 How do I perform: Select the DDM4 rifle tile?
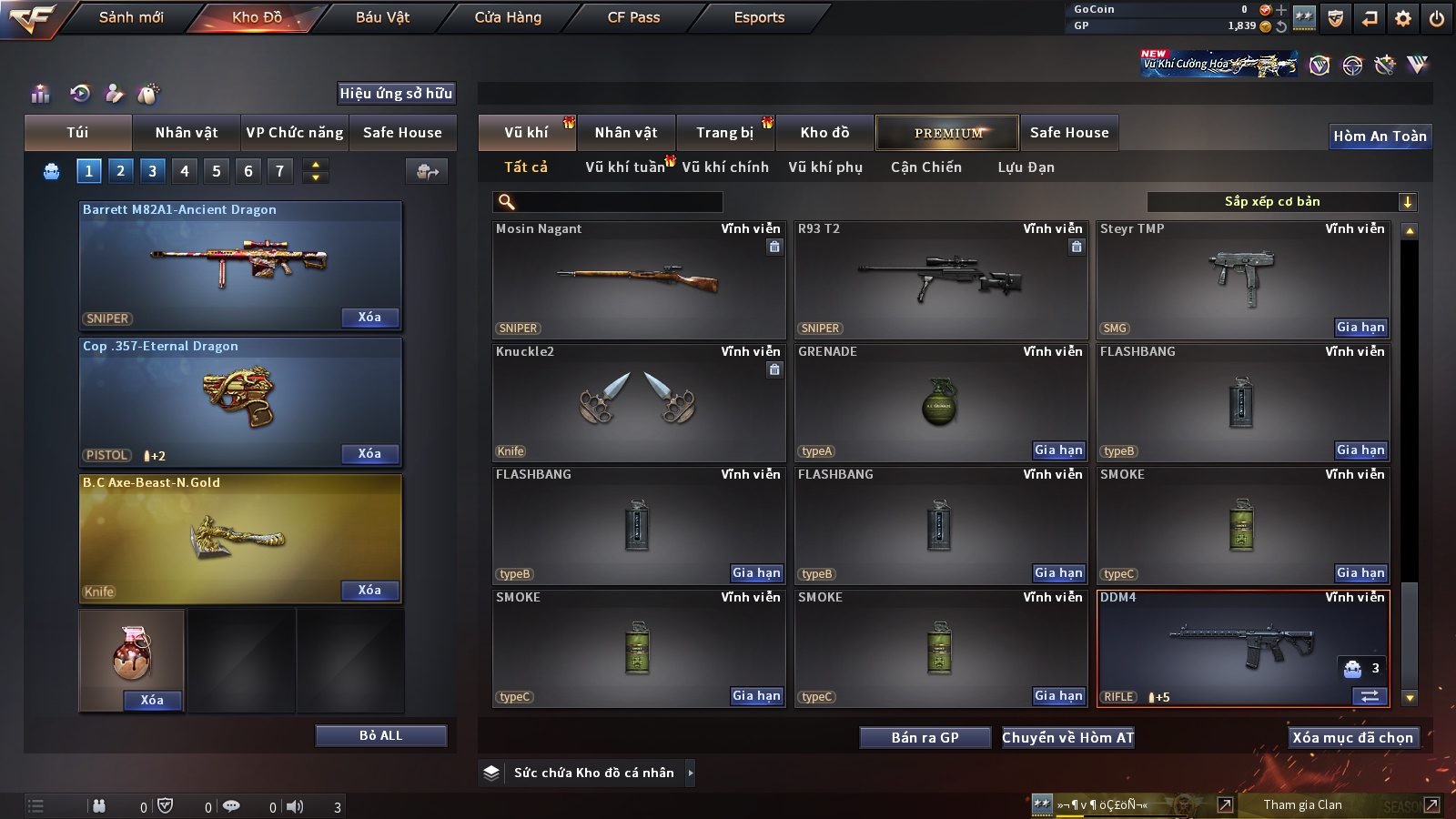[1243, 648]
